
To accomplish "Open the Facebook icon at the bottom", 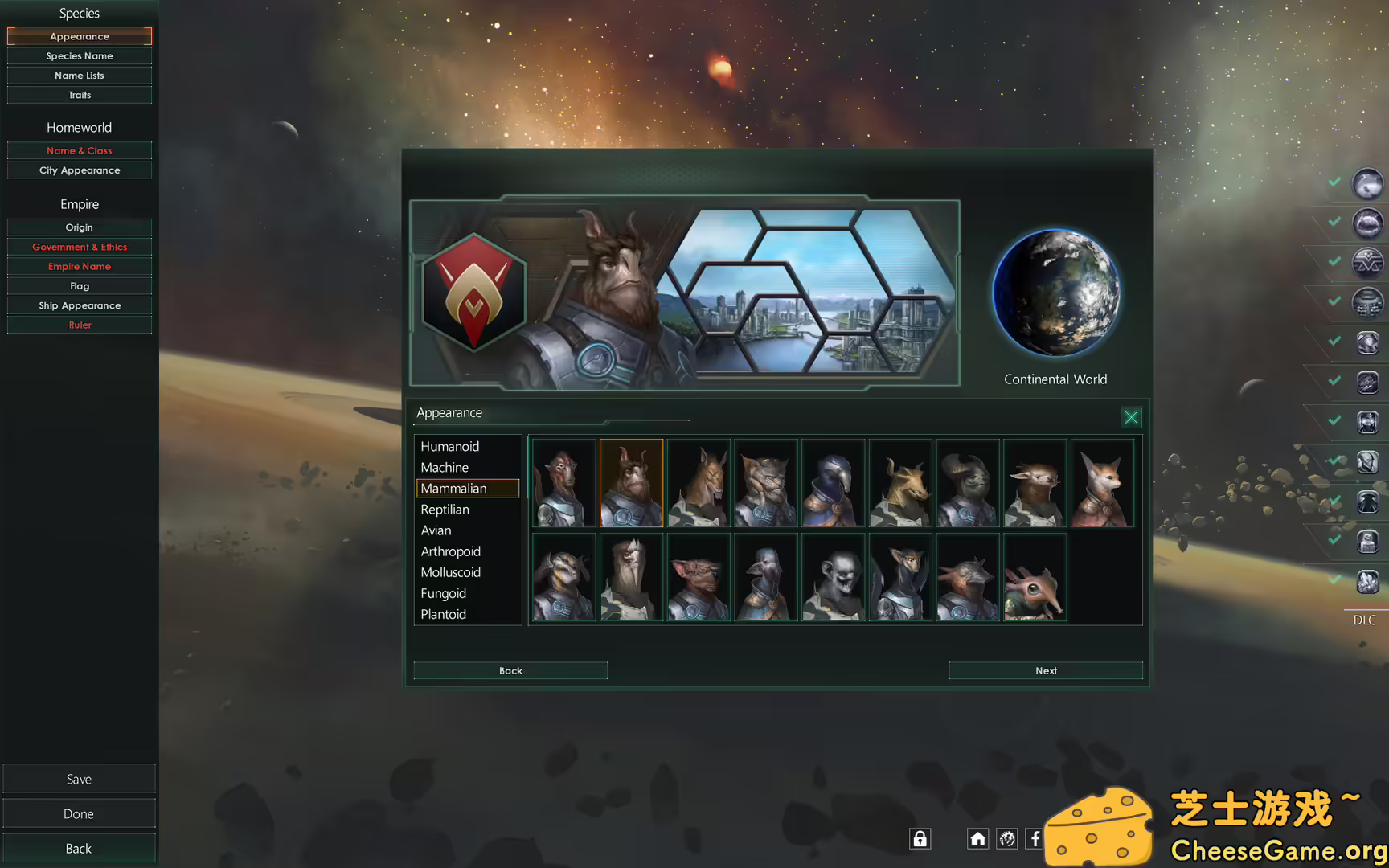I will point(1035,838).
